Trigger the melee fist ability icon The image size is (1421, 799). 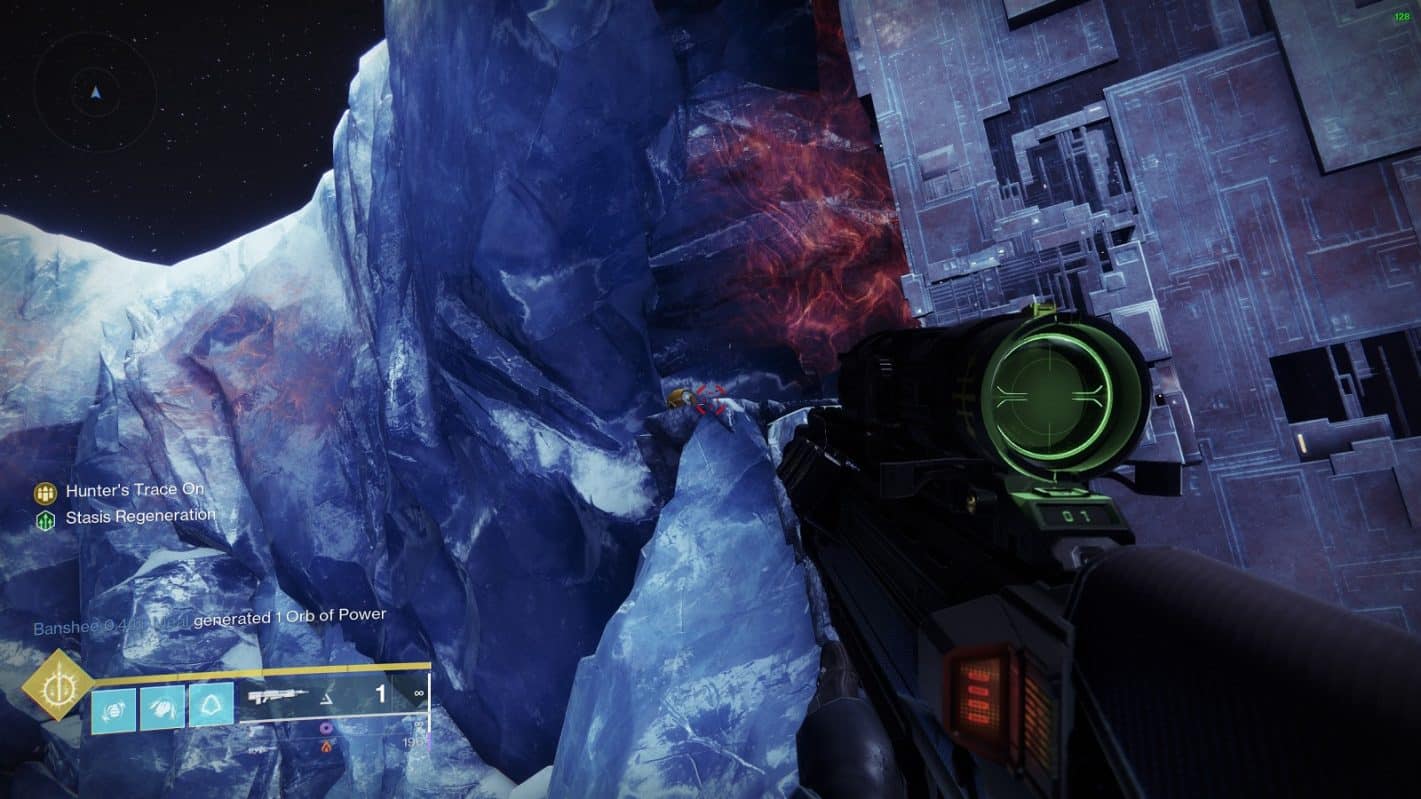click(x=162, y=703)
